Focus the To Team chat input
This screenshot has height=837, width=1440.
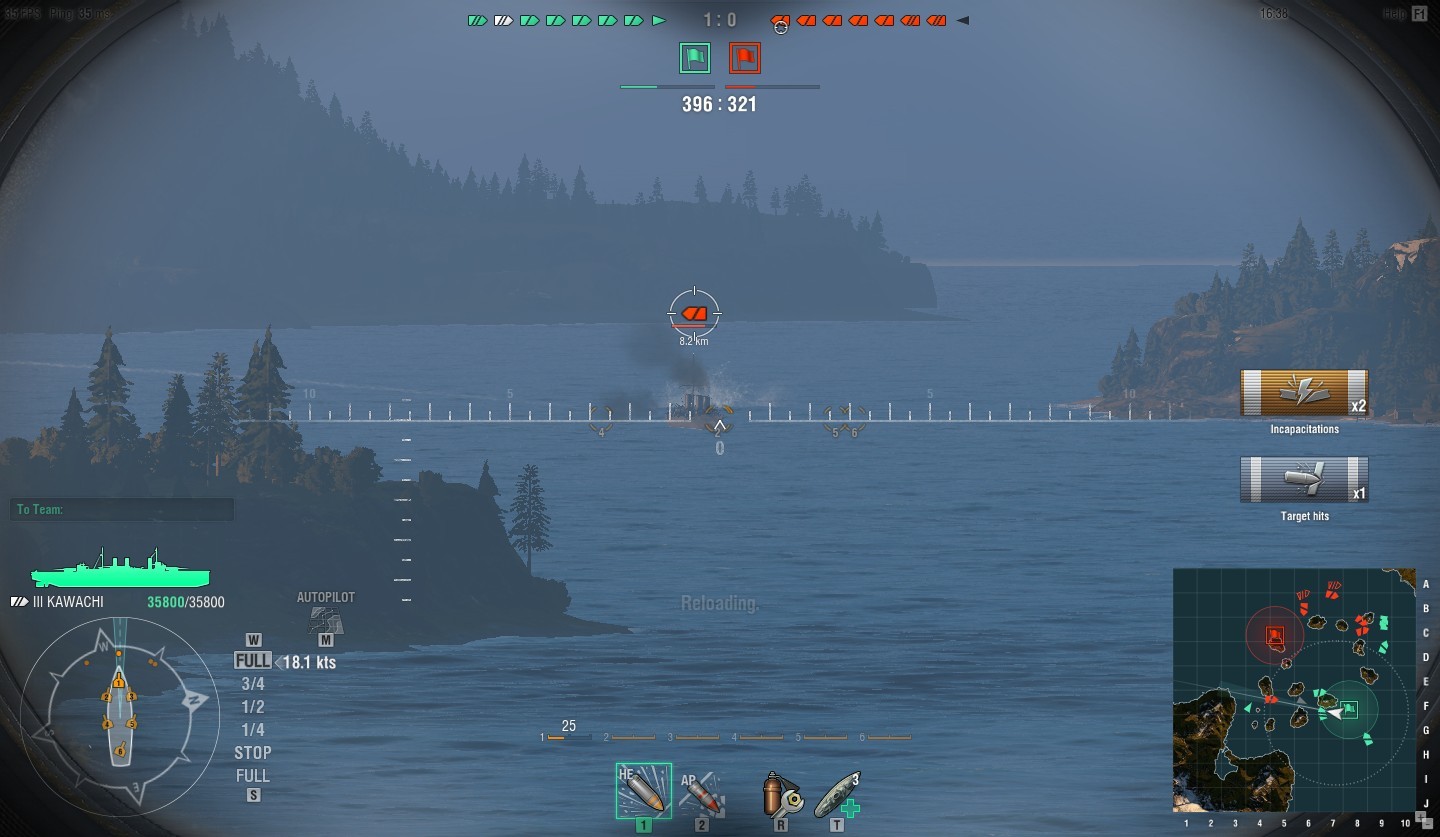point(122,510)
